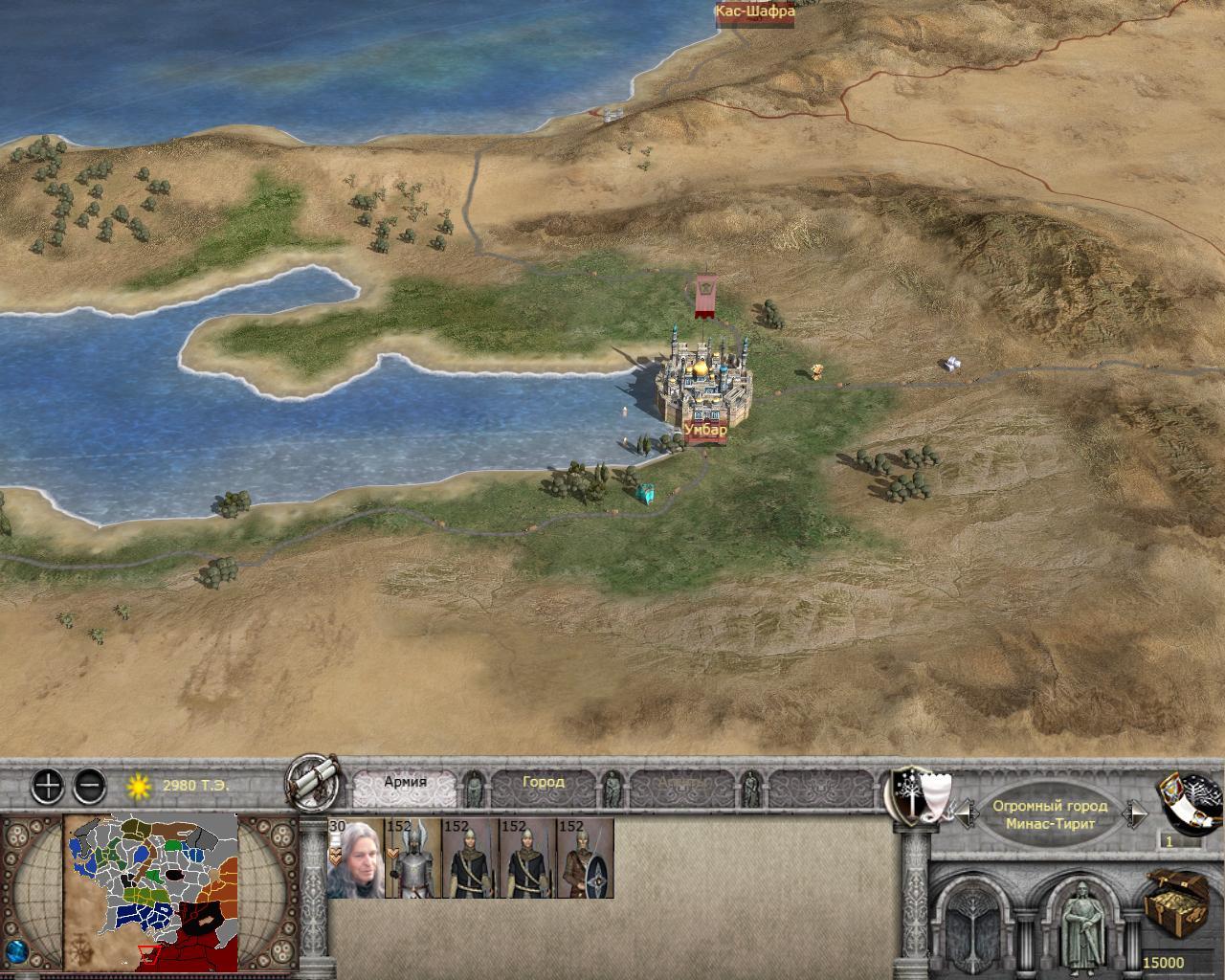
Task: Select the round-shield soldier unit card
Action: 585,858
